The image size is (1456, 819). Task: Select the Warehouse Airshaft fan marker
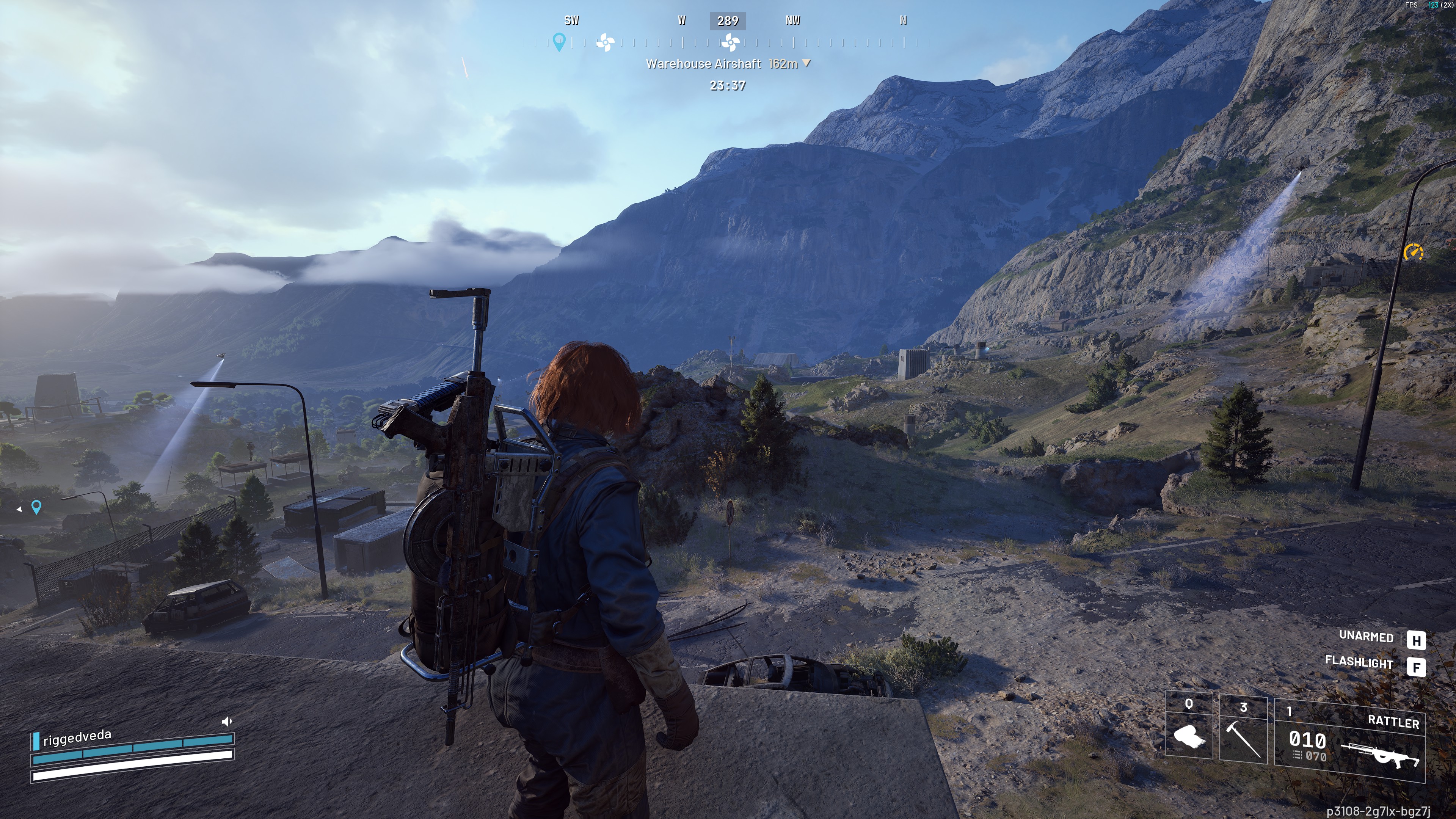tap(730, 42)
